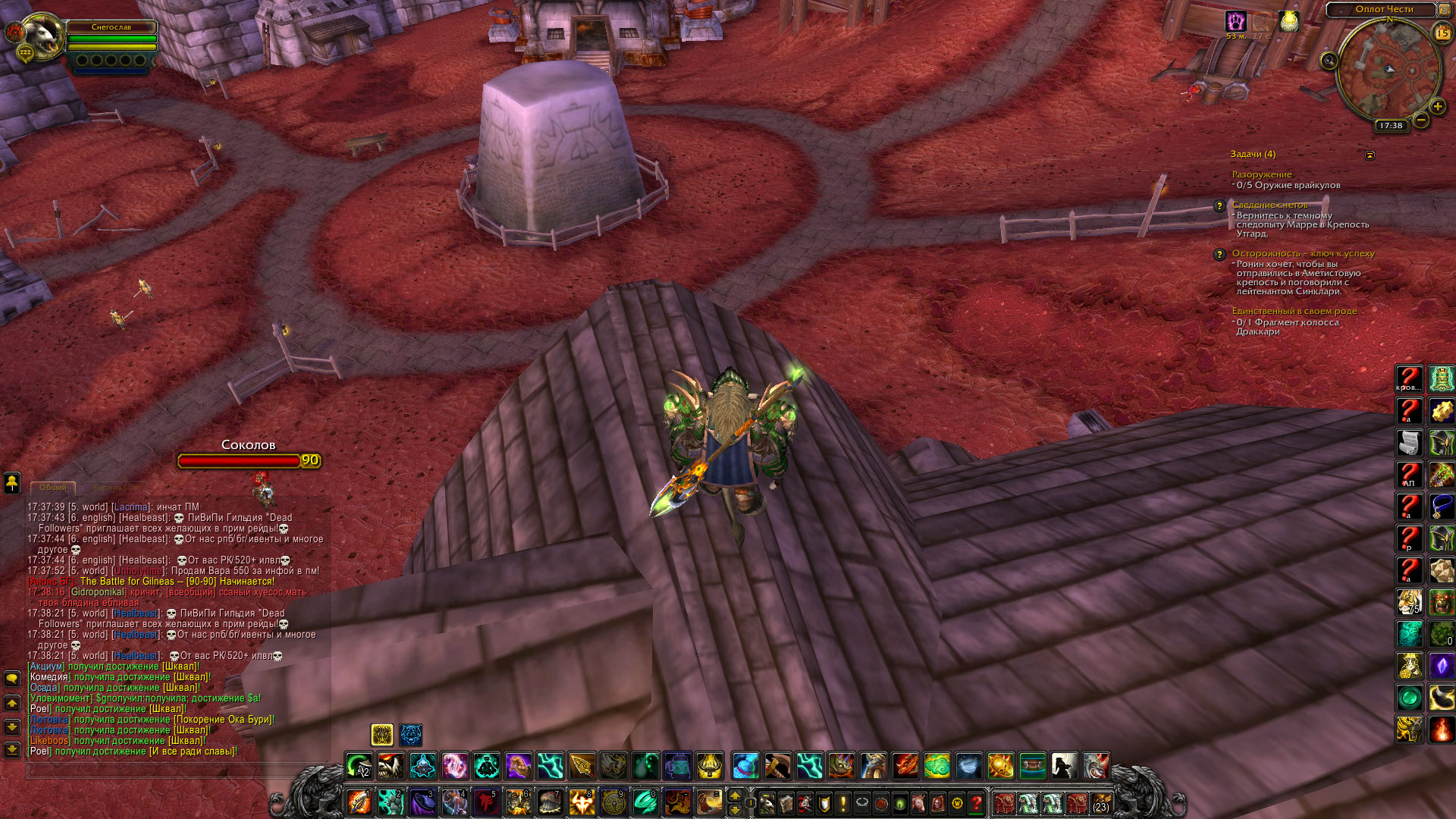1456x819 pixels.
Task: Activate the yellow tiger stance button
Action: [x=381, y=734]
